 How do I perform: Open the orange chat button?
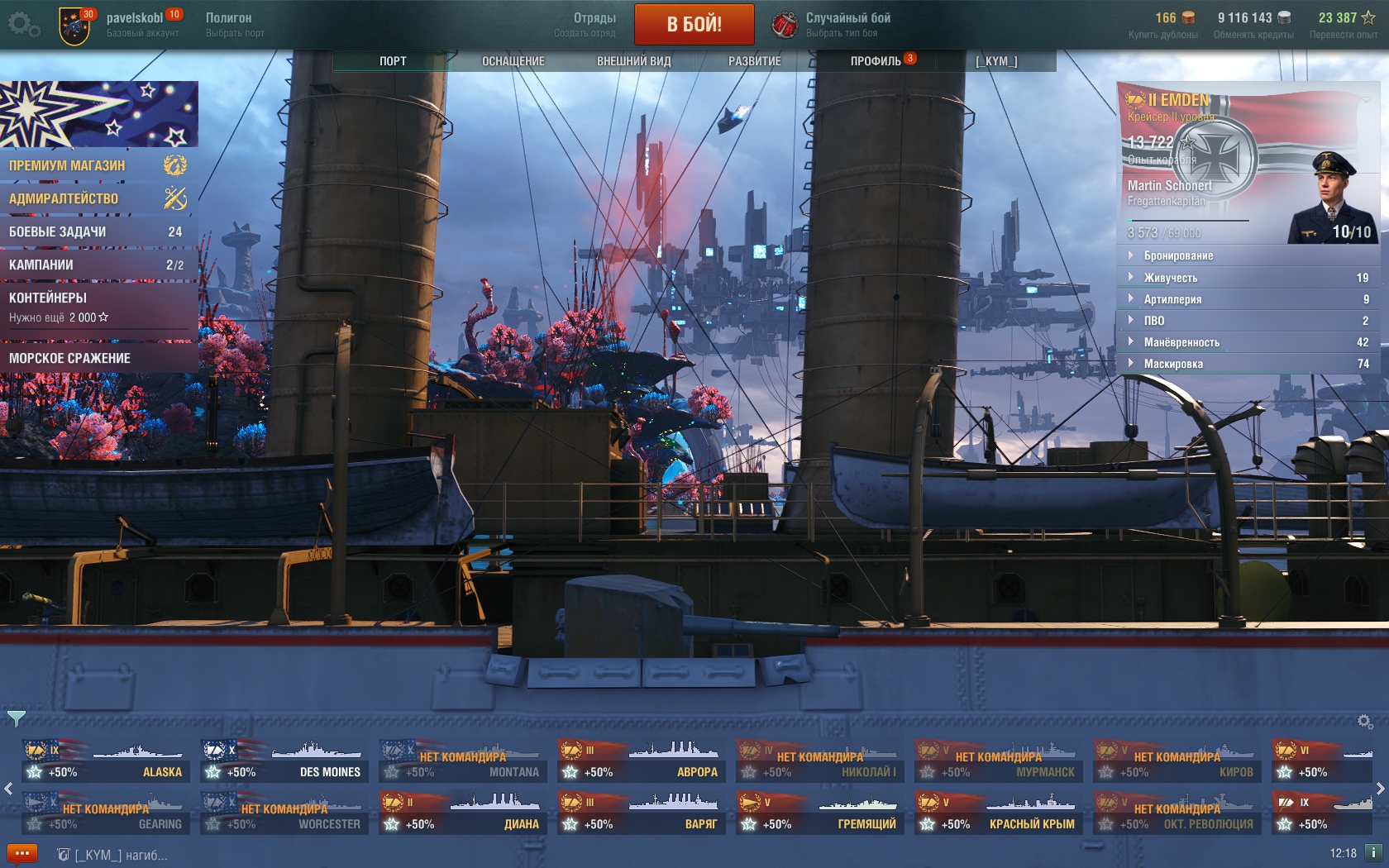[21, 854]
